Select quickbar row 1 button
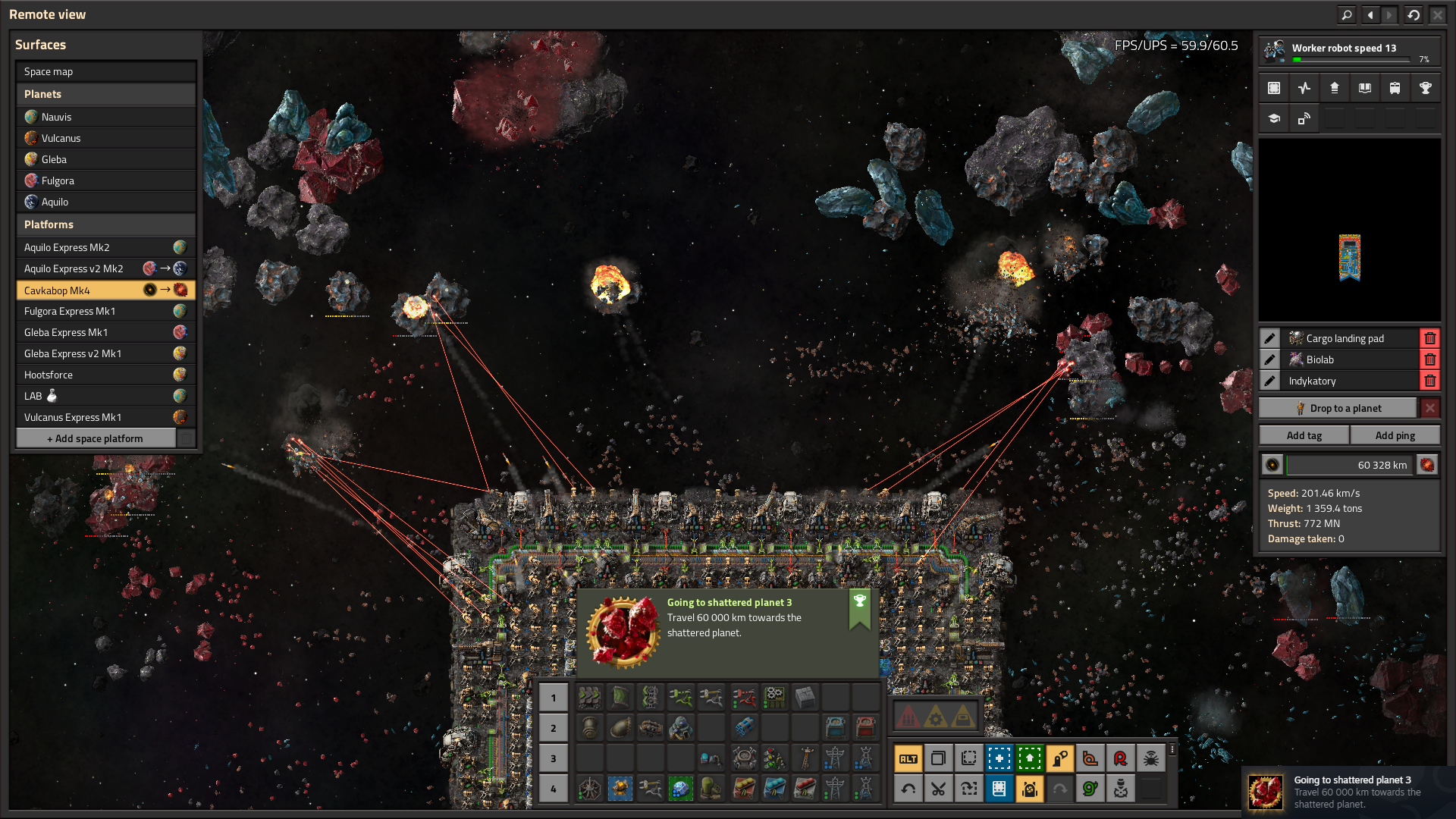The image size is (1456, 819). coord(553,698)
